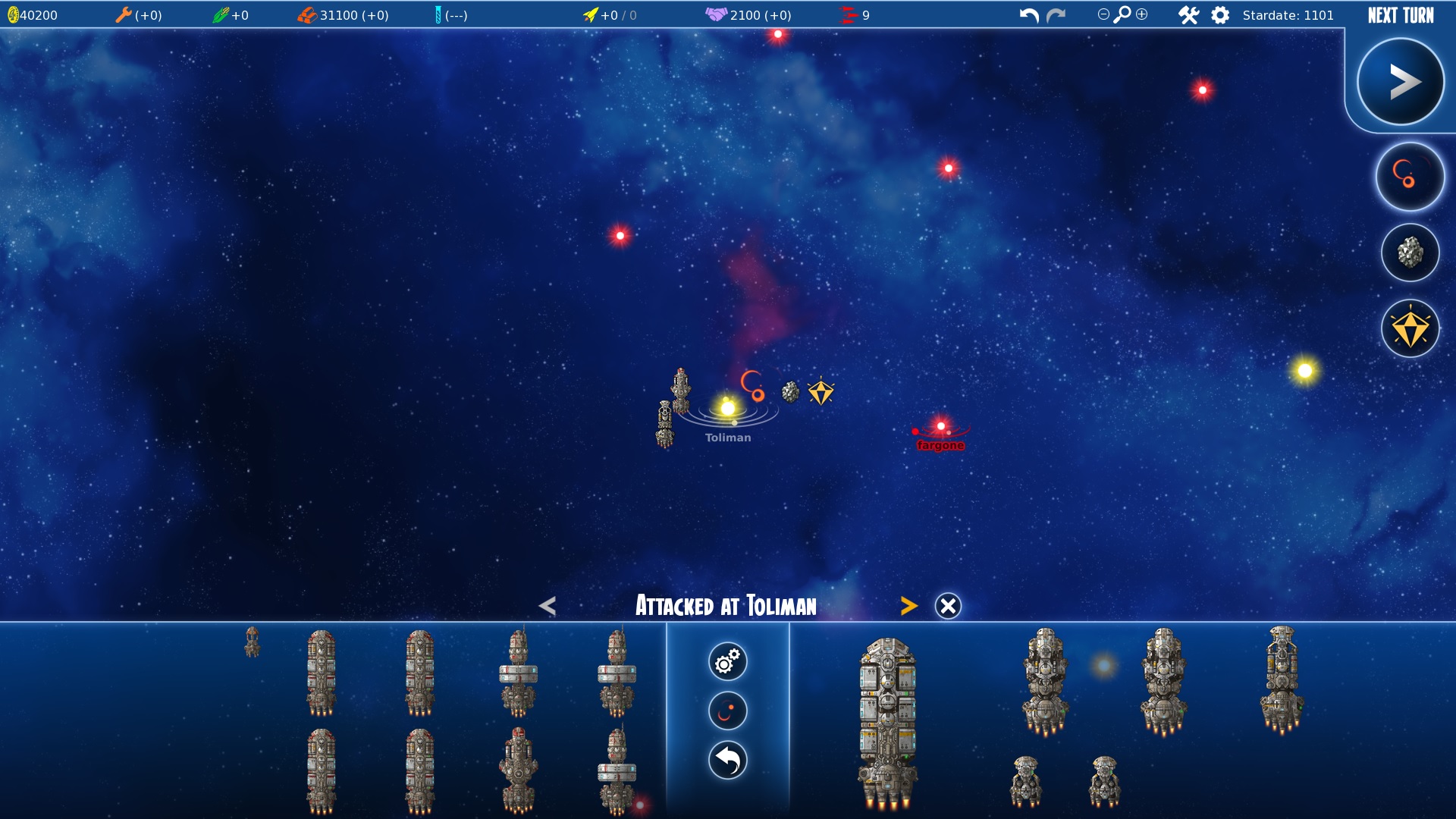Screen dimensions: 1456x819
Task: Click the curved back arrow button
Action: coord(728,761)
